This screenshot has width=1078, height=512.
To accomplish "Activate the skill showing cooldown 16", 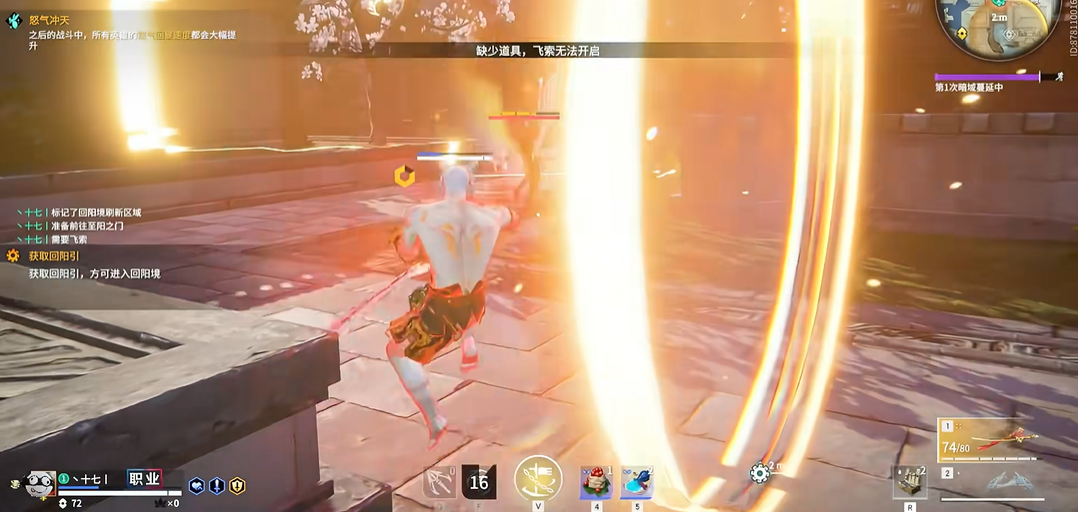I will pyautogui.click(x=479, y=482).
